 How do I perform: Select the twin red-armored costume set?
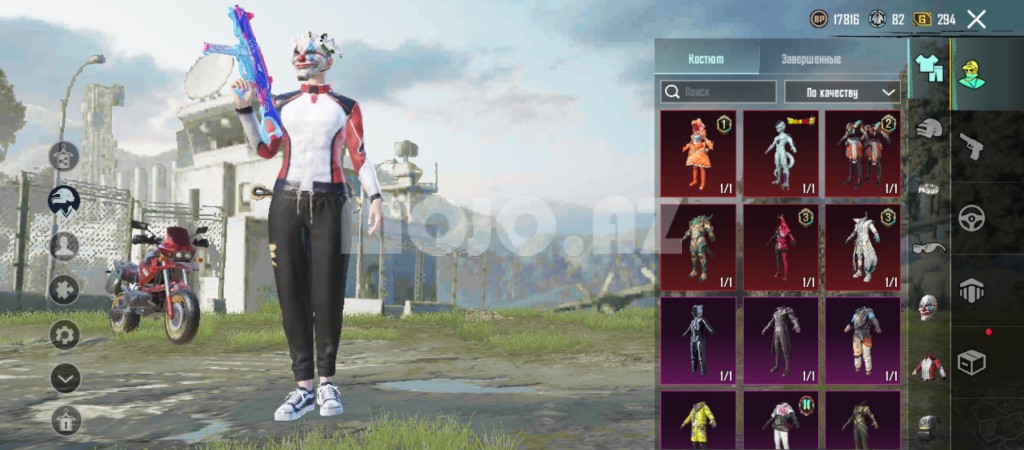[x=862, y=153]
